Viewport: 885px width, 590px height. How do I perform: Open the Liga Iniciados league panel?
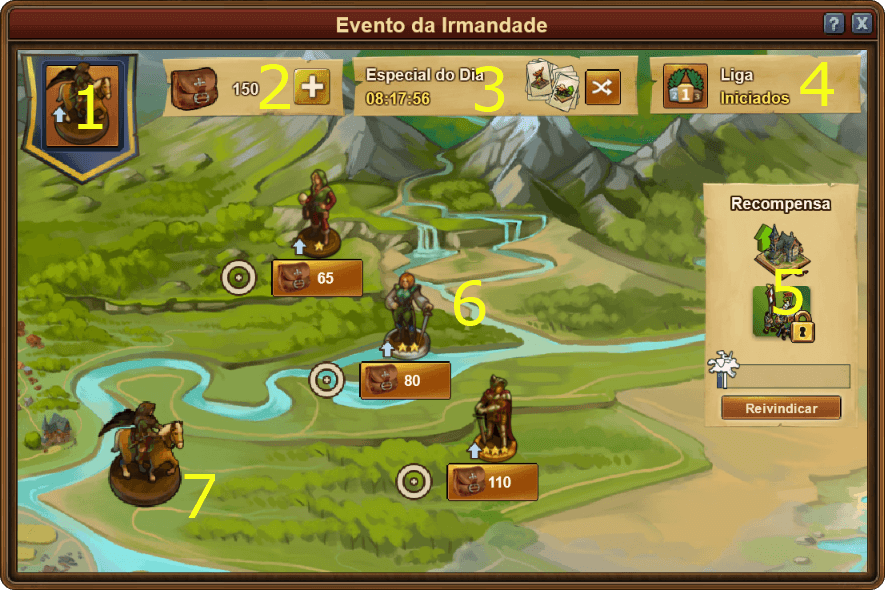point(755,87)
